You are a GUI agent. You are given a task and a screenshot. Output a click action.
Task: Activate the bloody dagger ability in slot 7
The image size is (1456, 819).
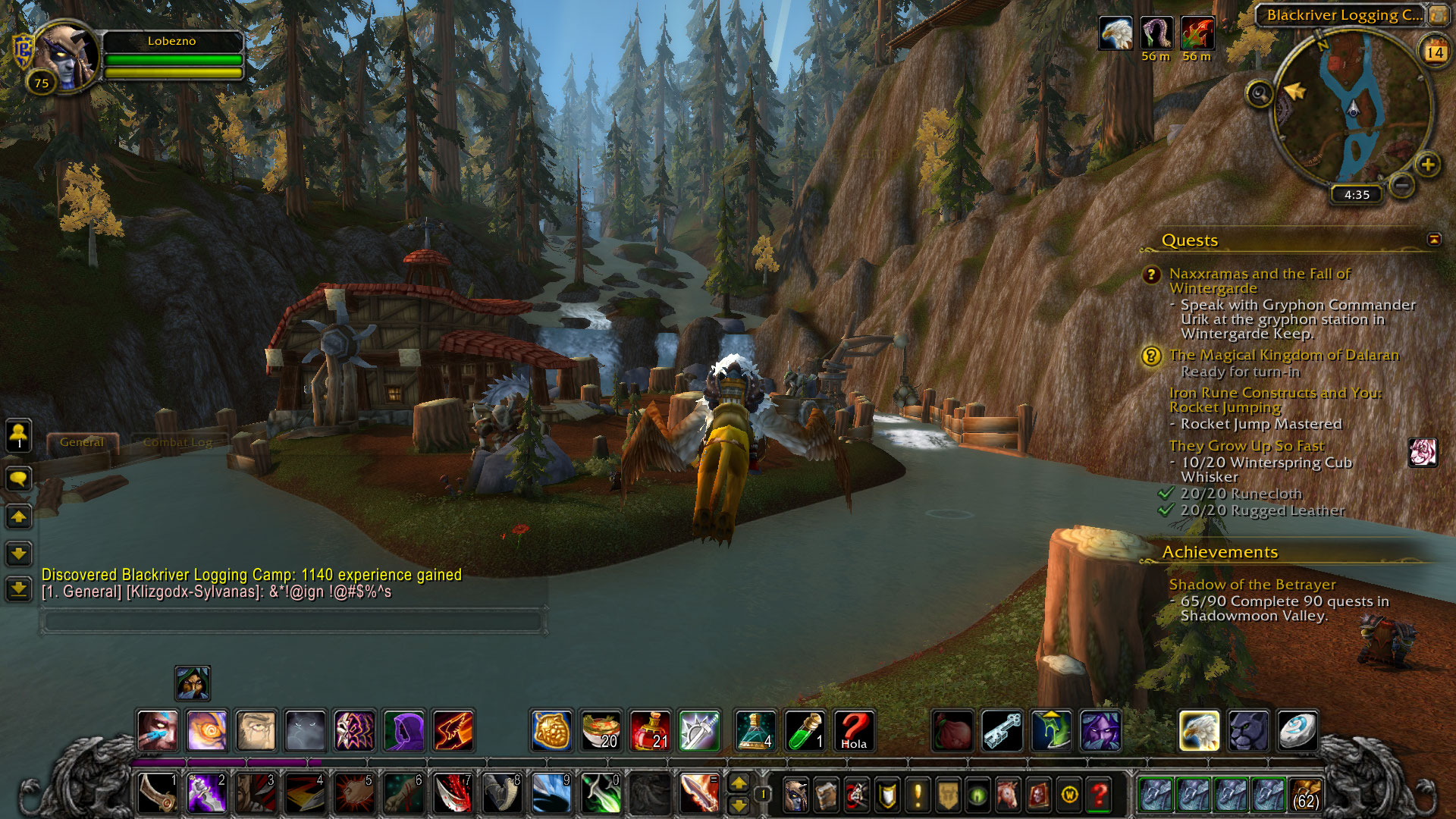tap(453, 793)
